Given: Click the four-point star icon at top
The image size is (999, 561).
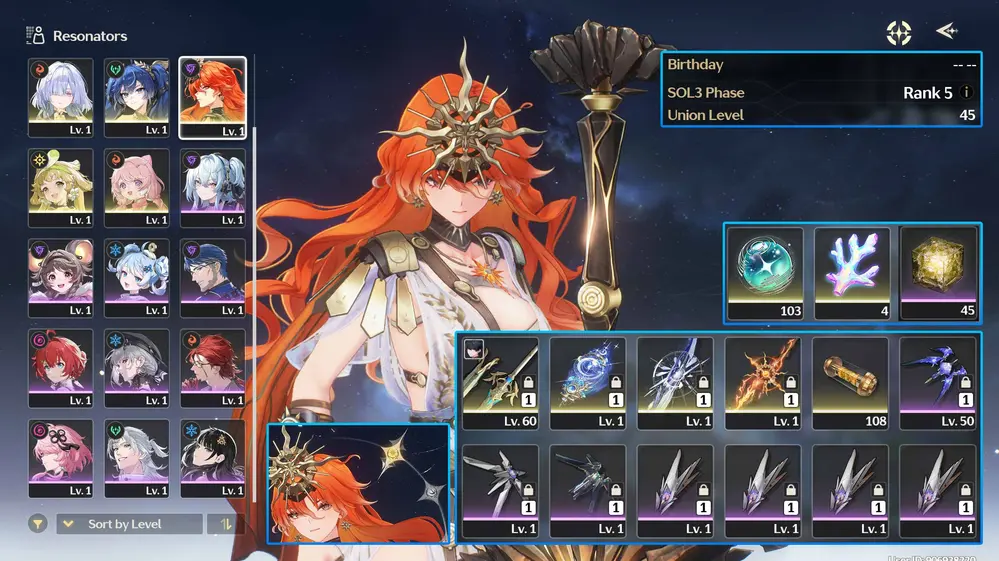Looking at the screenshot, I should click(x=899, y=33).
